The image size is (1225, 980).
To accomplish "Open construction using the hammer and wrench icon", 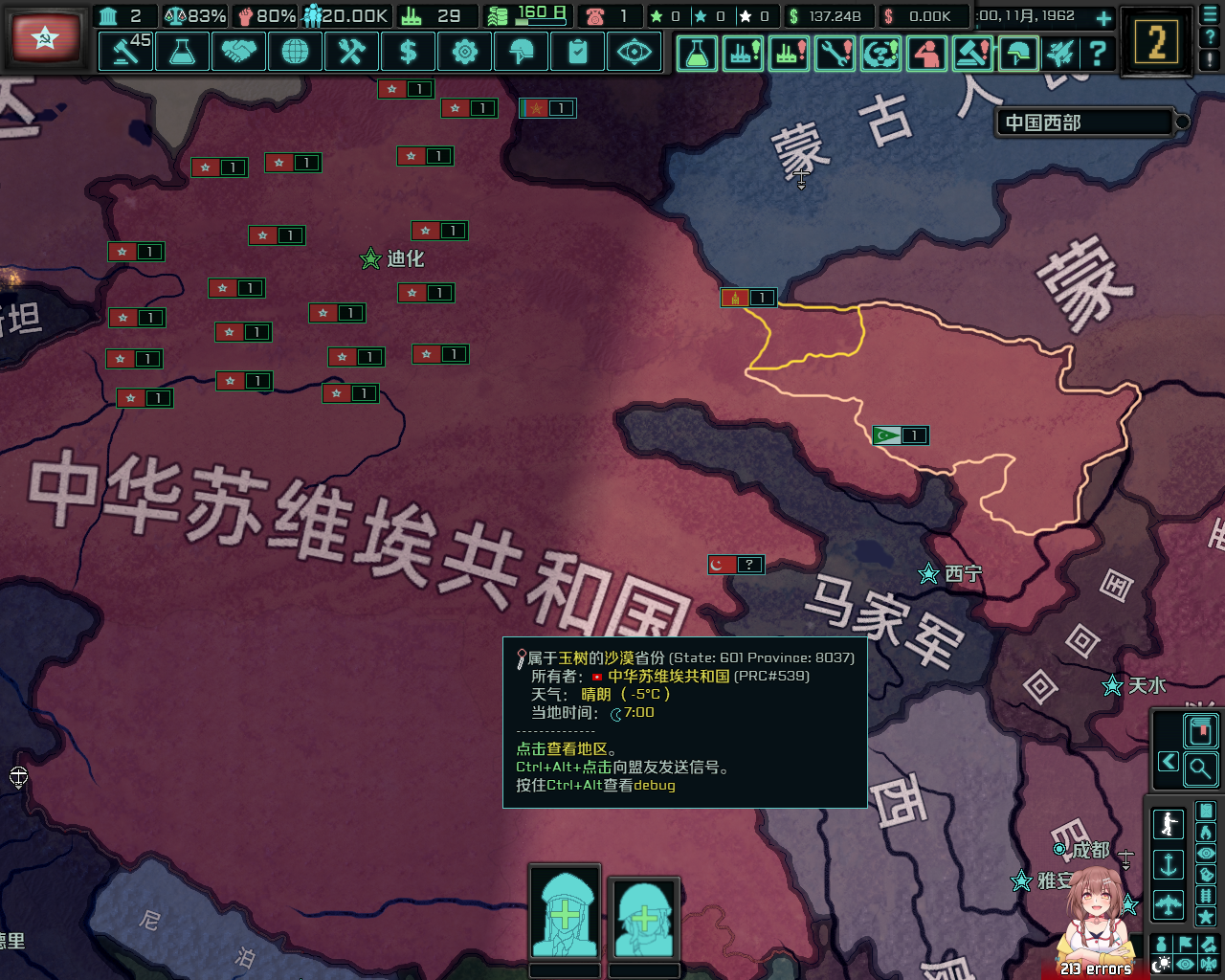I will 351,53.
